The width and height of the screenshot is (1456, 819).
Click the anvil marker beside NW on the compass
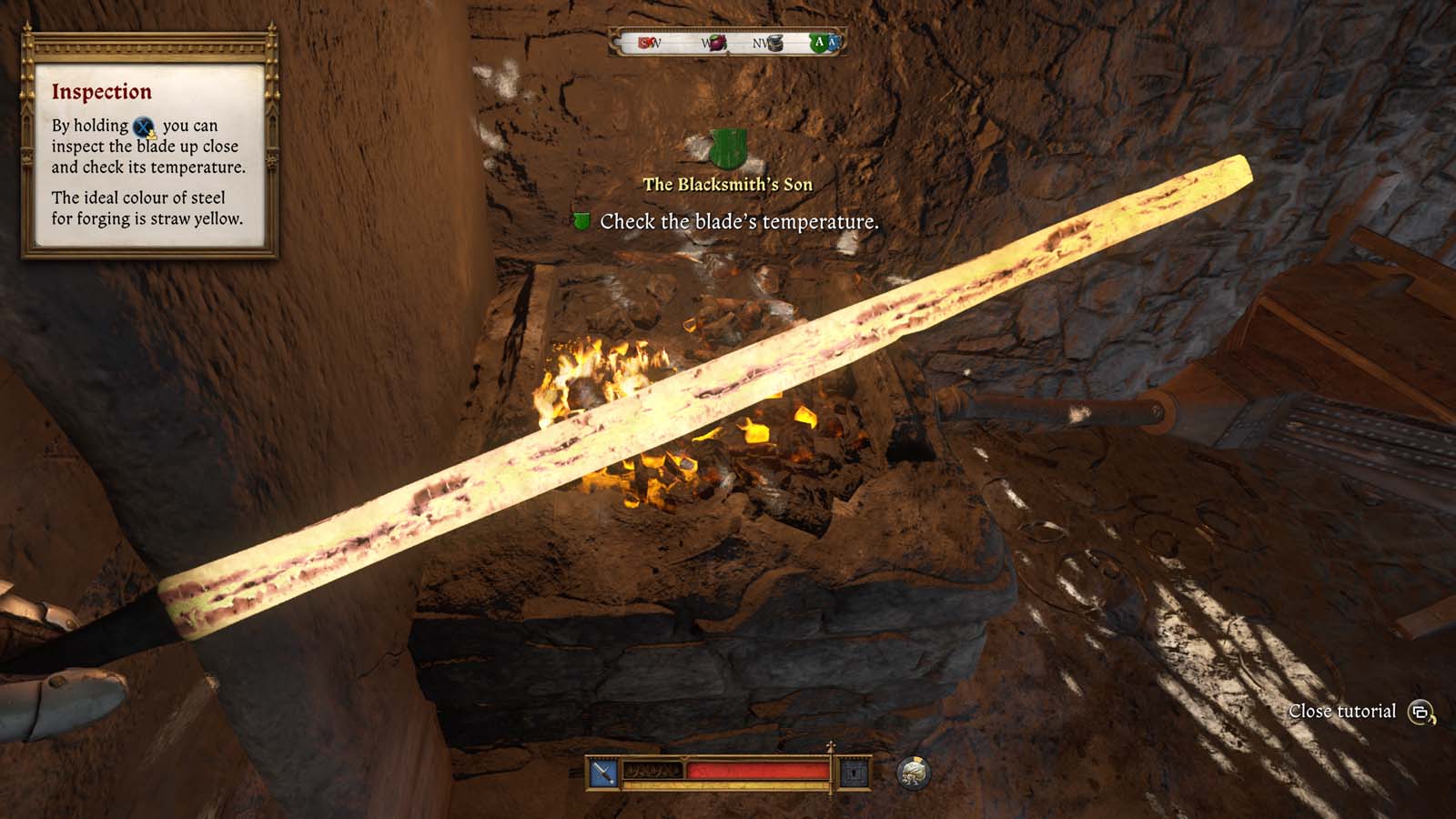[x=776, y=45]
